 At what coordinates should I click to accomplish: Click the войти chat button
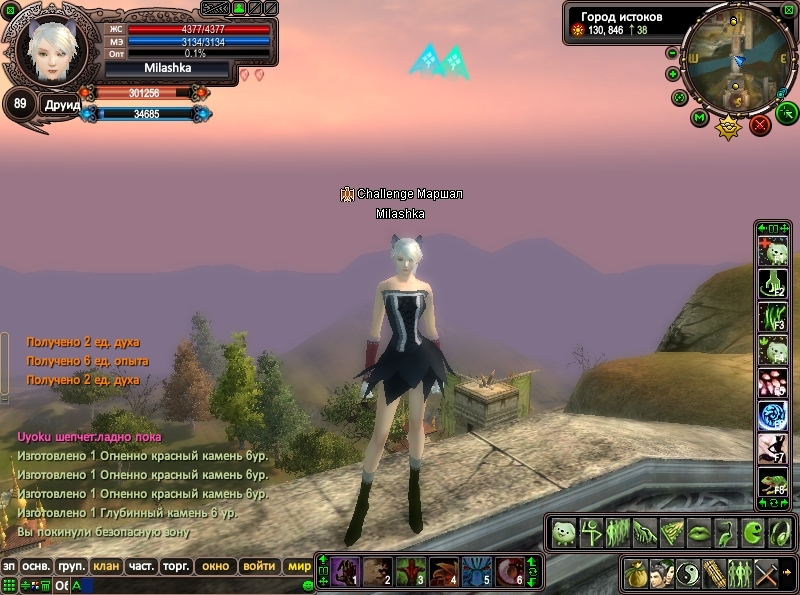coord(259,566)
